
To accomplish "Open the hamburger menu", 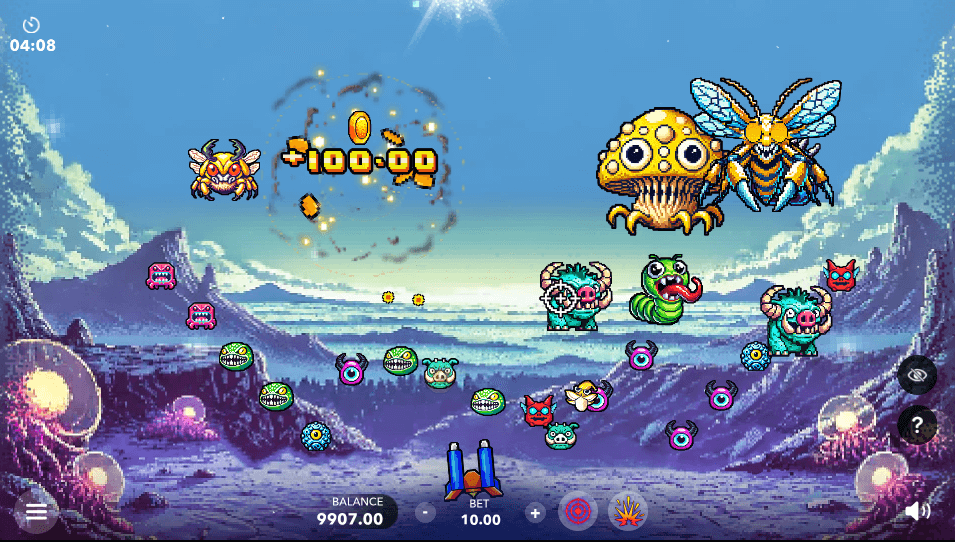I will tap(37, 512).
